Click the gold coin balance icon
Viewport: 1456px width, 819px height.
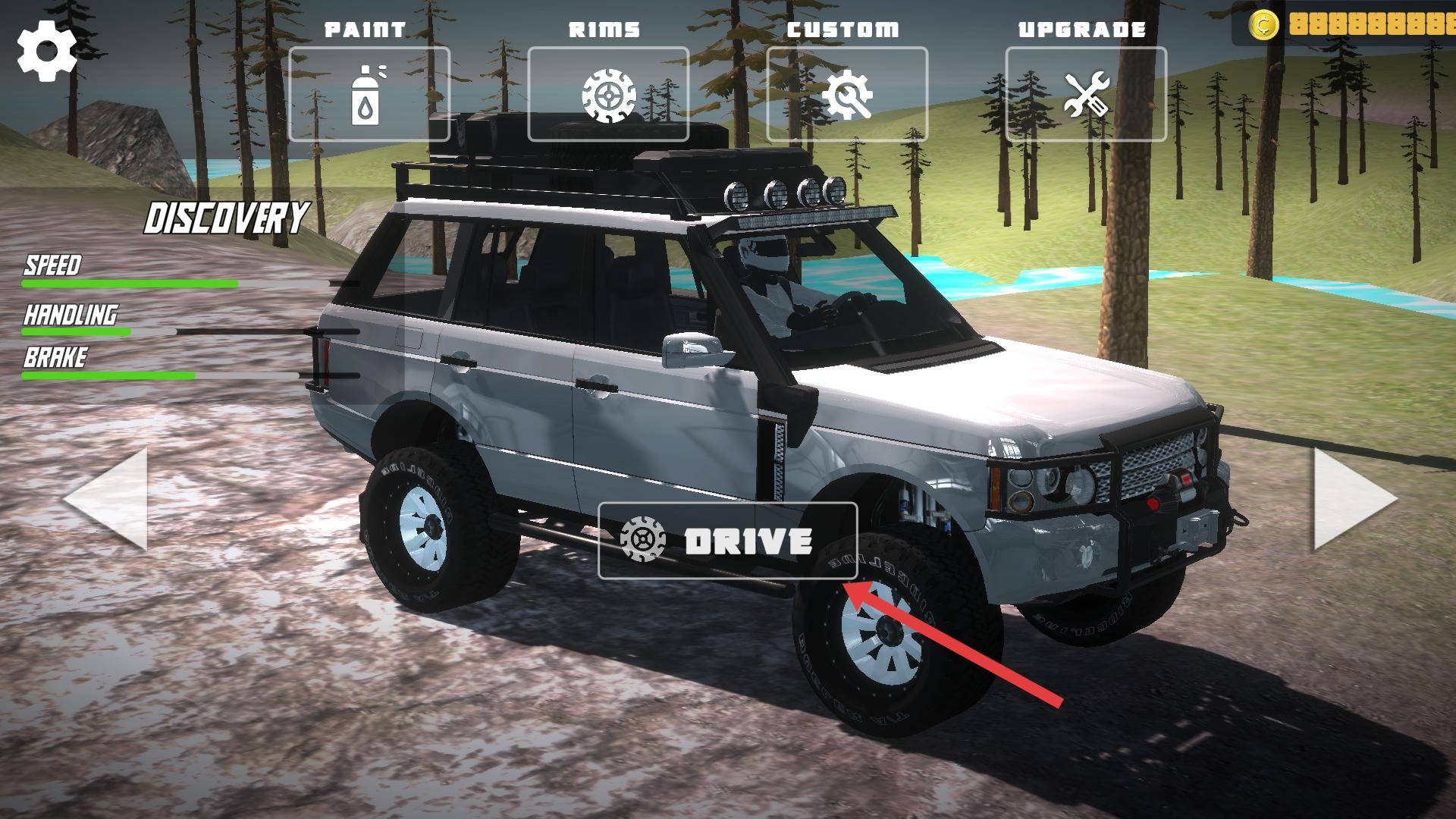coord(1264,25)
